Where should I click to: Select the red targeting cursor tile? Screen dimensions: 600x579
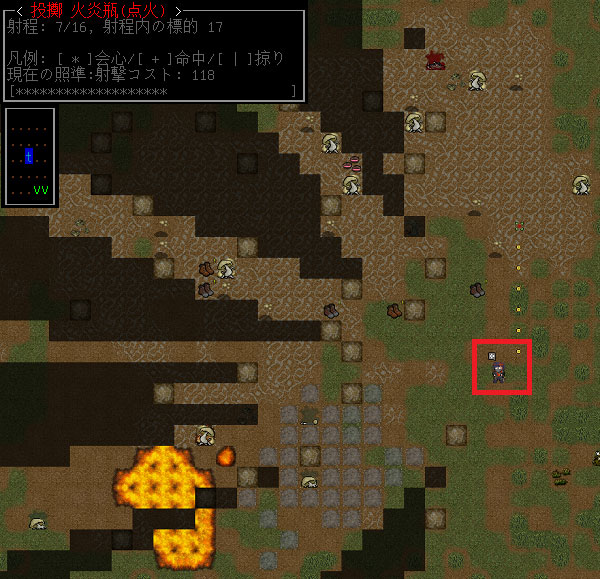pos(501,366)
